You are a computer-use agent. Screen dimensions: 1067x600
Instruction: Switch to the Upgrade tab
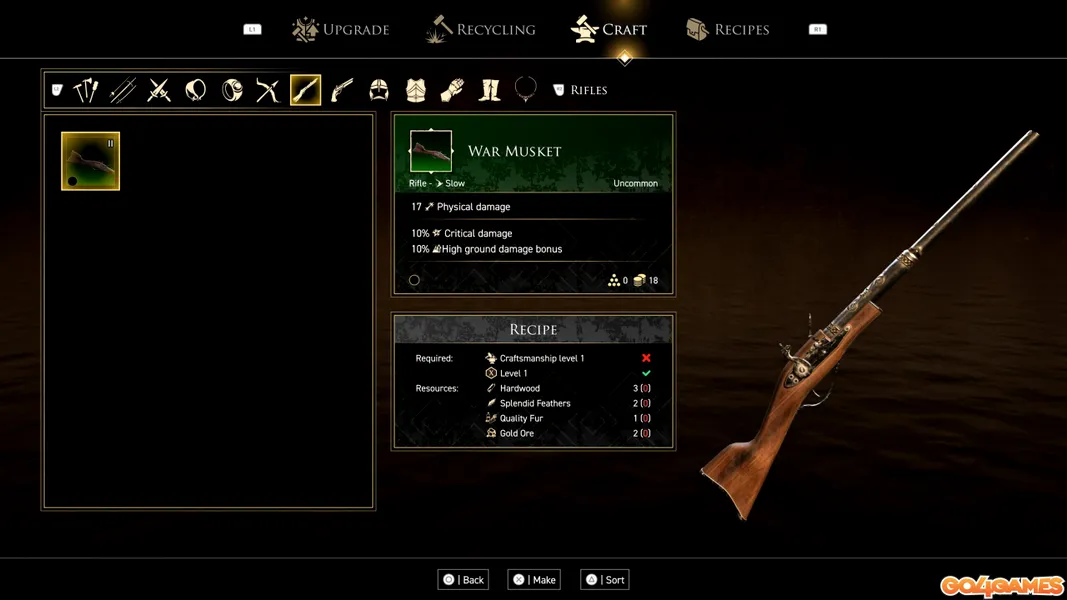[340, 30]
